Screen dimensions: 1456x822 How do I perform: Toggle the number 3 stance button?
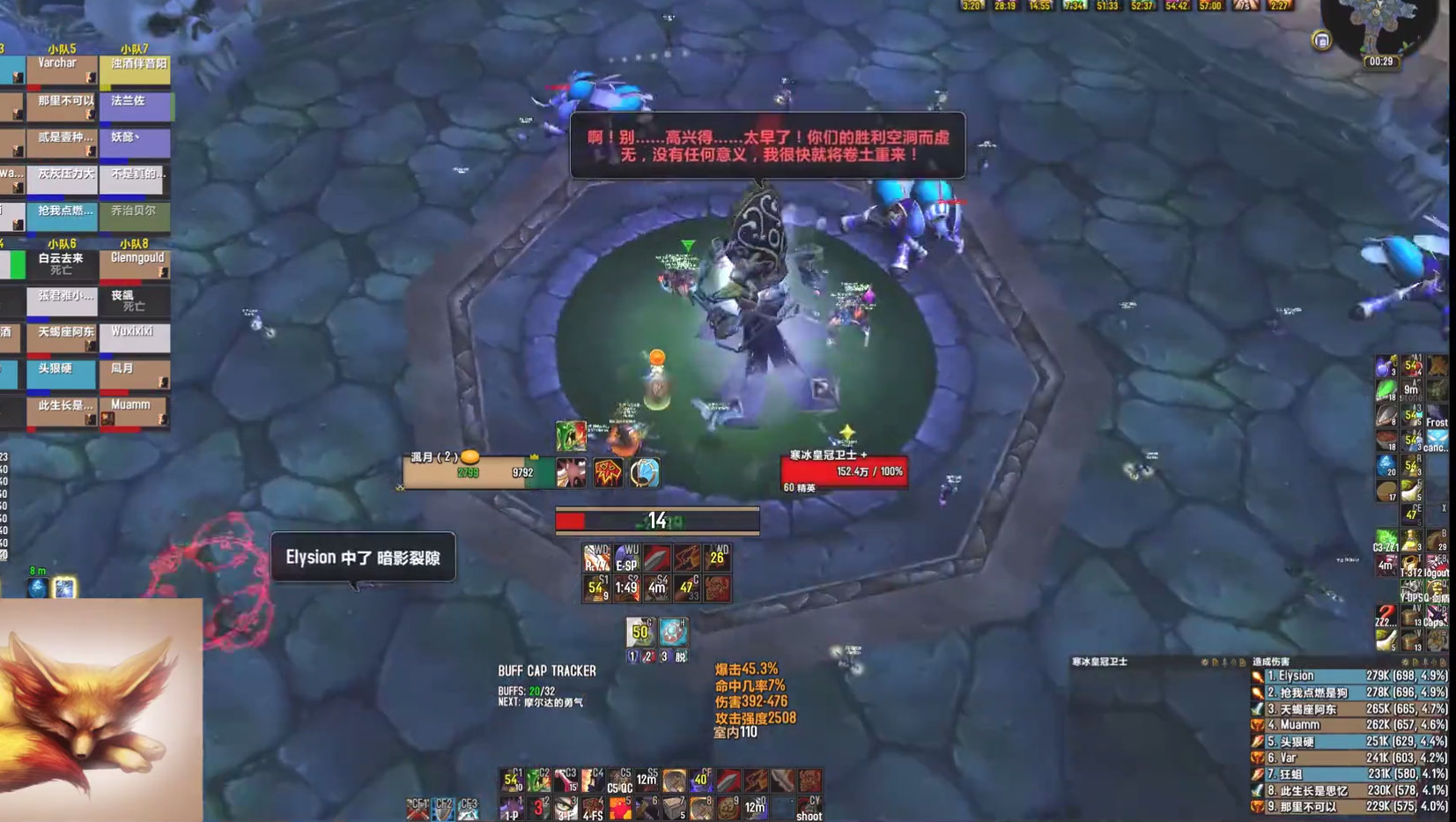pyautogui.click(x=664, y=656)
